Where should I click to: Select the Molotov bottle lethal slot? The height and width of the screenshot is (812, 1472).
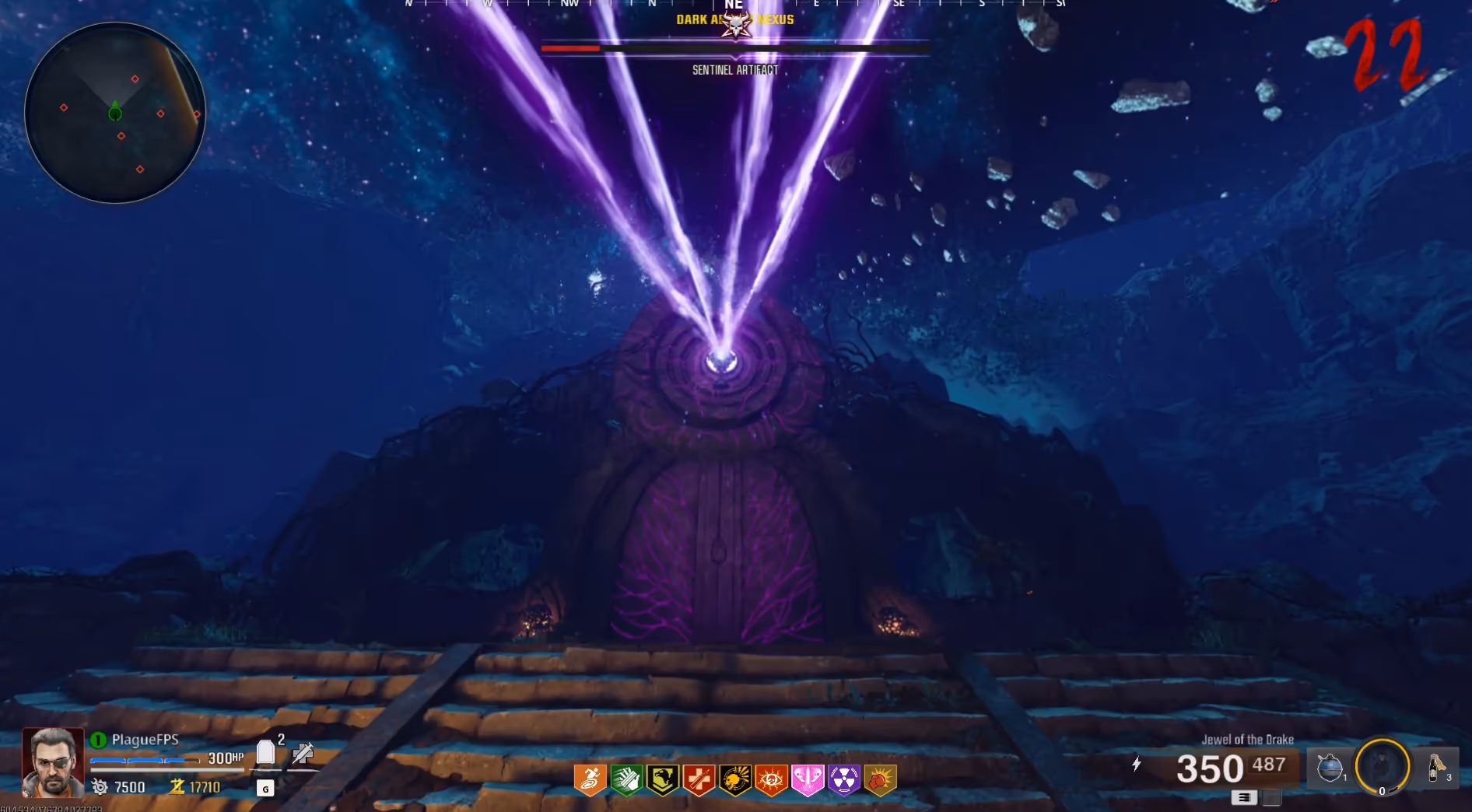click(x=1437, y=768)
